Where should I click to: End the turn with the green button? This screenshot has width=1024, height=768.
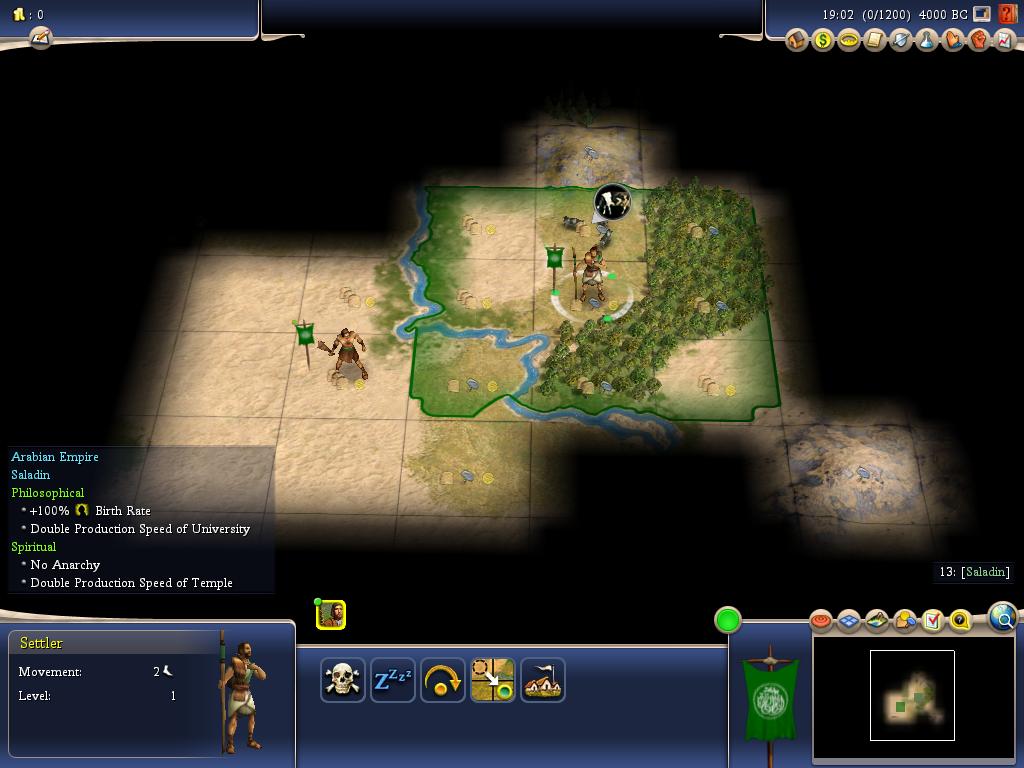(728, 620)
